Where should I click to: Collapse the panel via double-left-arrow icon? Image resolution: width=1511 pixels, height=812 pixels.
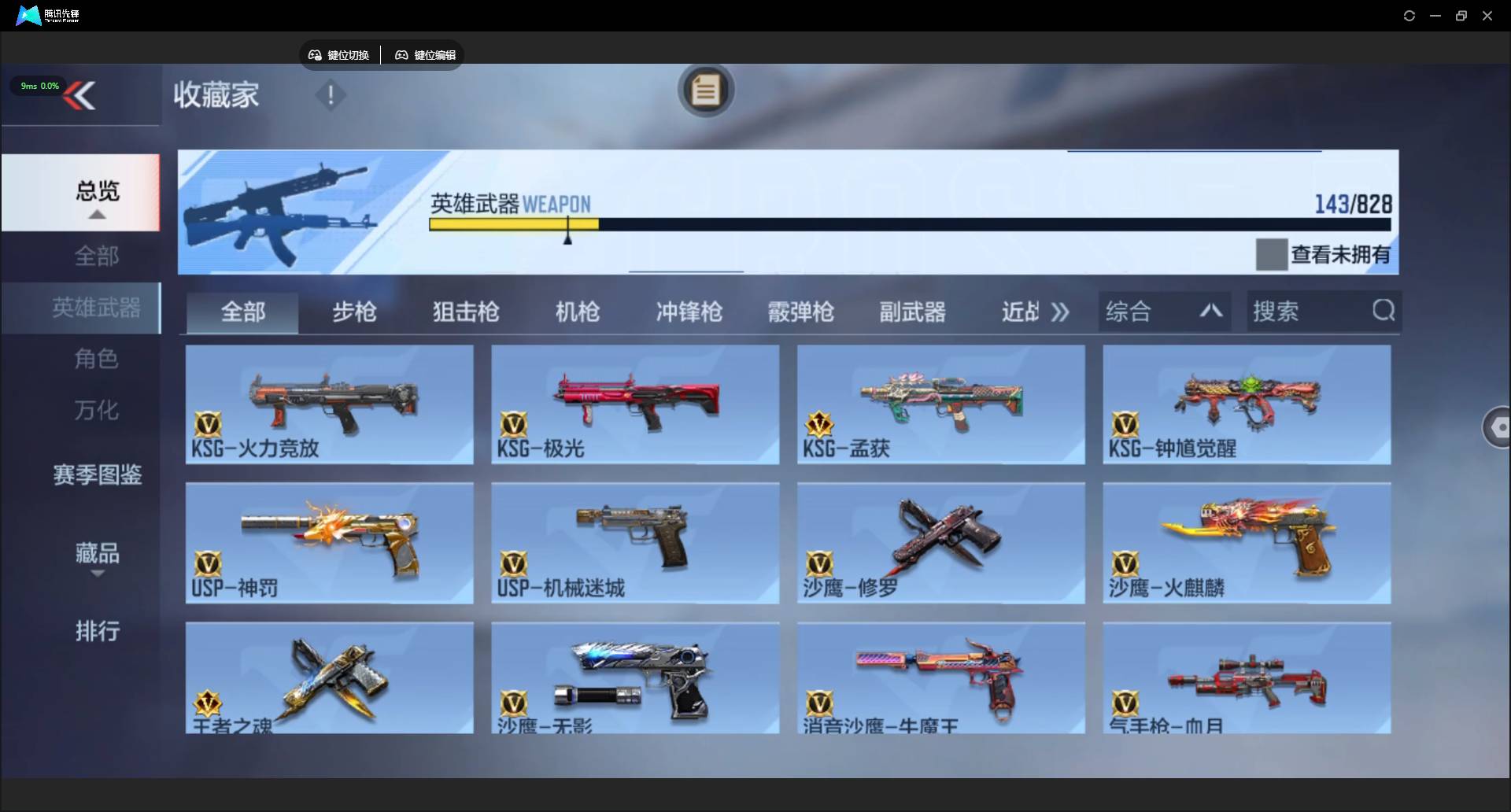pos(81,95)
